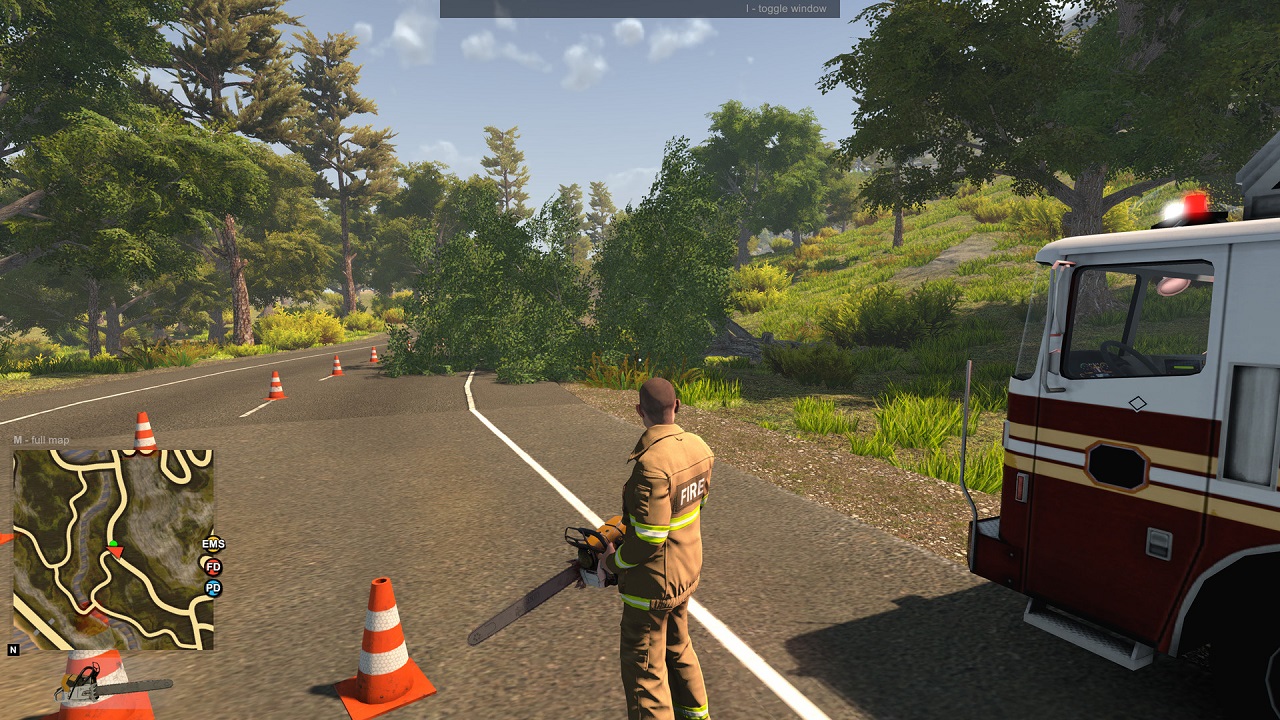Click the red FD station marker
The width and height of the screenshot is (1280, 720).
pyautogui.click(x=213, y=566)
